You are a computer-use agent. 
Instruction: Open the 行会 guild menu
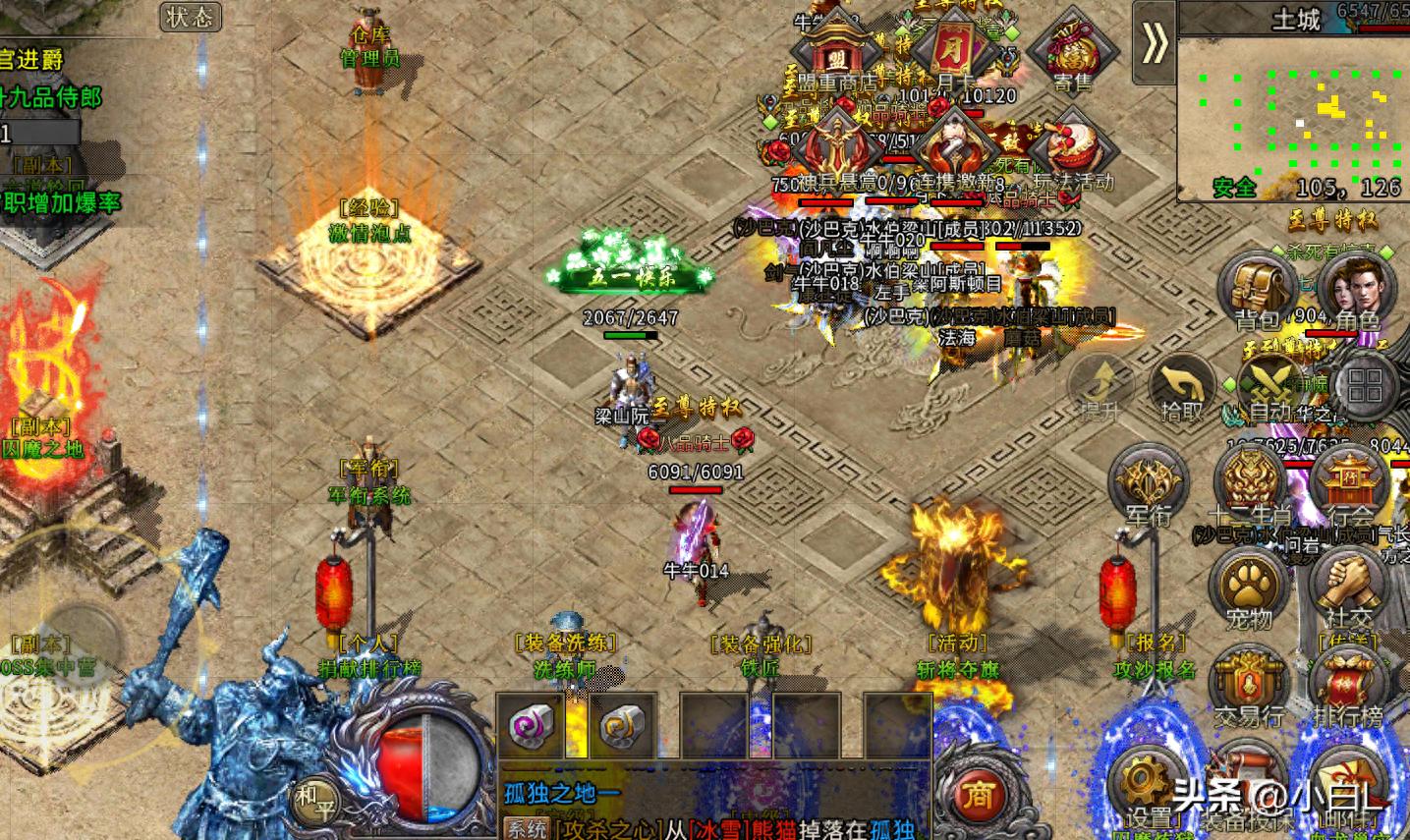tap(1350, 484)
